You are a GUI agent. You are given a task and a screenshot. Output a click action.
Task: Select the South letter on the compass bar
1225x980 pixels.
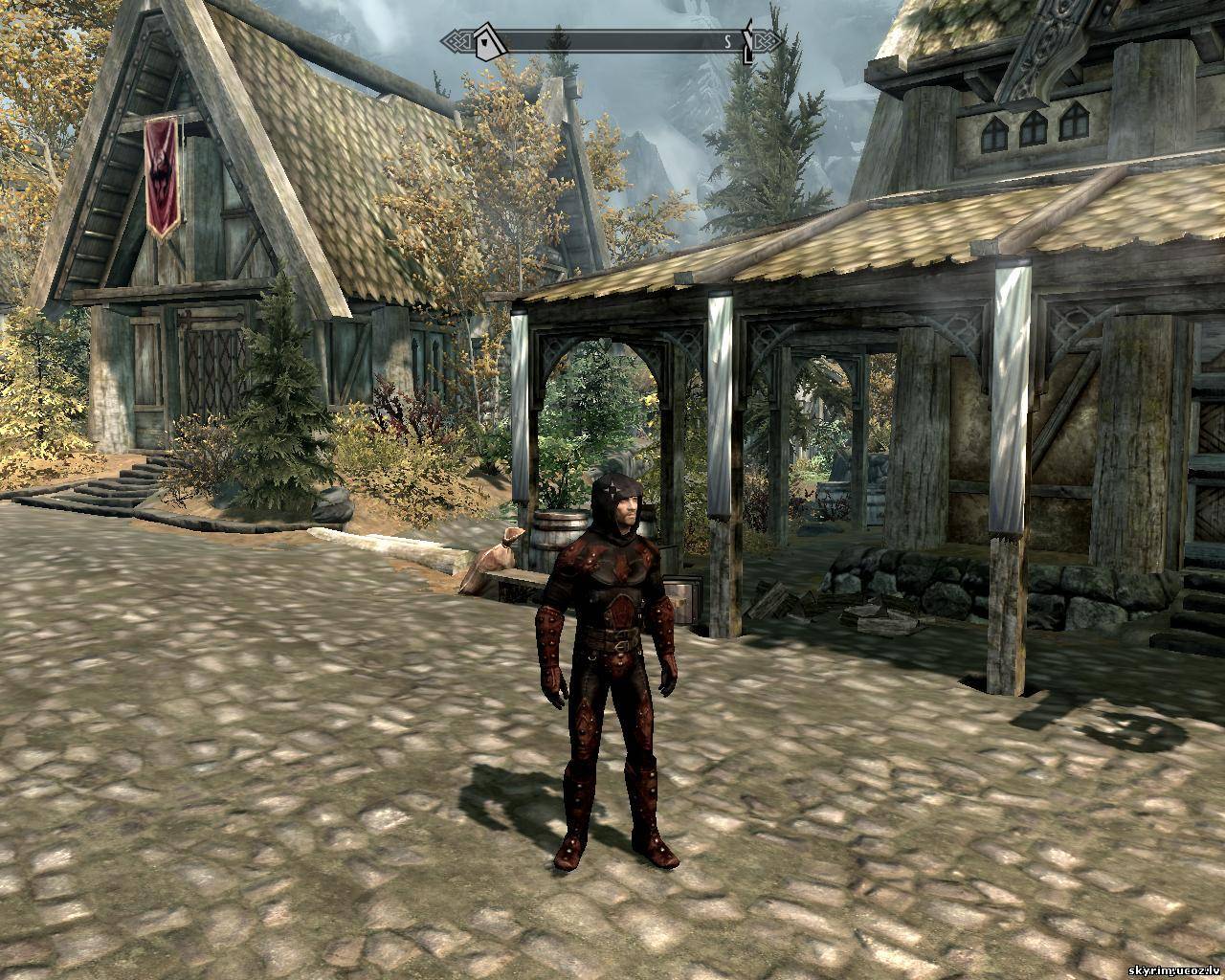(x=727, y=41)
